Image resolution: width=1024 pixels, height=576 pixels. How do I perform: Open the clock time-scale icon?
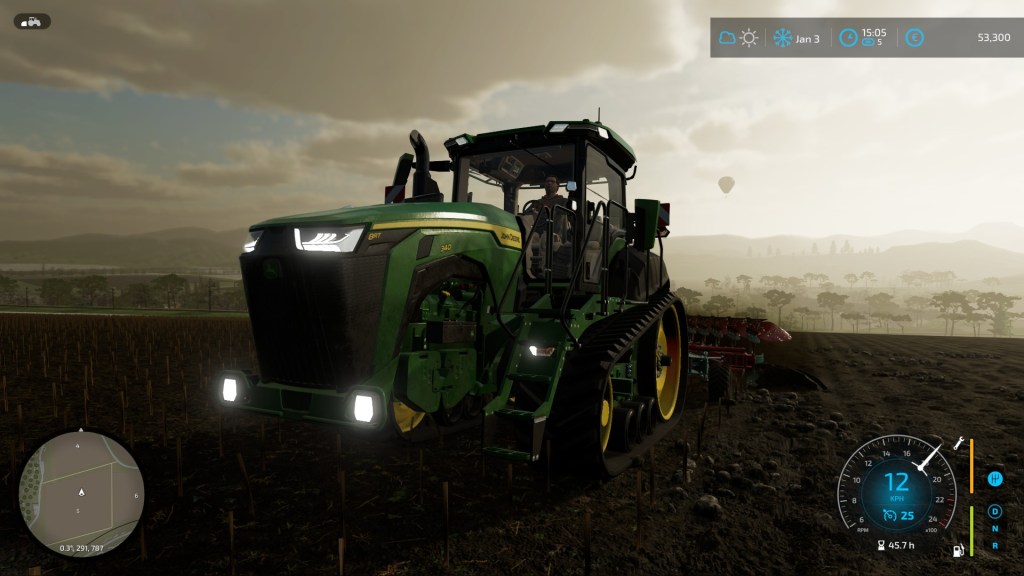point(848,38)
